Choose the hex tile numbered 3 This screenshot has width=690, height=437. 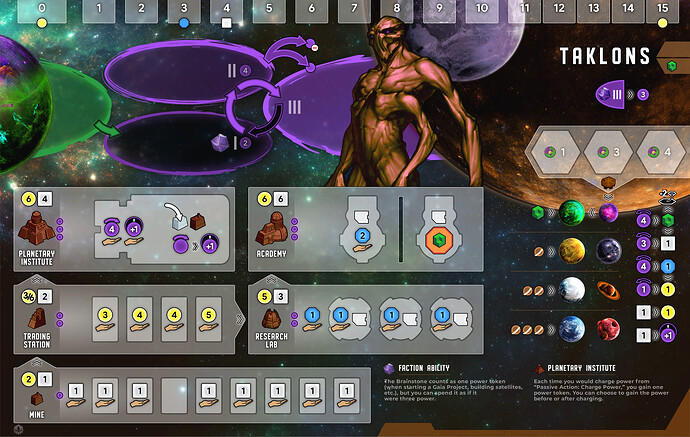pyautogui.click(x=607, y=152)
